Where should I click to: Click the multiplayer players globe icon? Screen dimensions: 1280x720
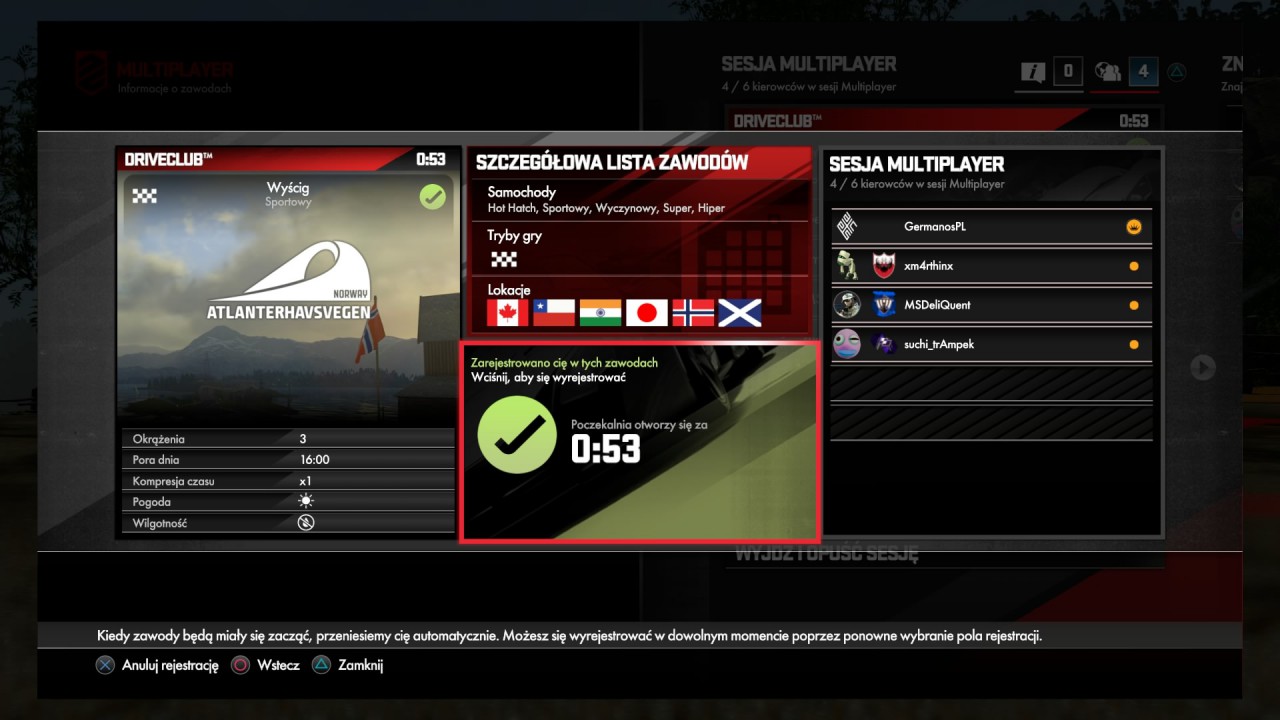(1106, 71)
